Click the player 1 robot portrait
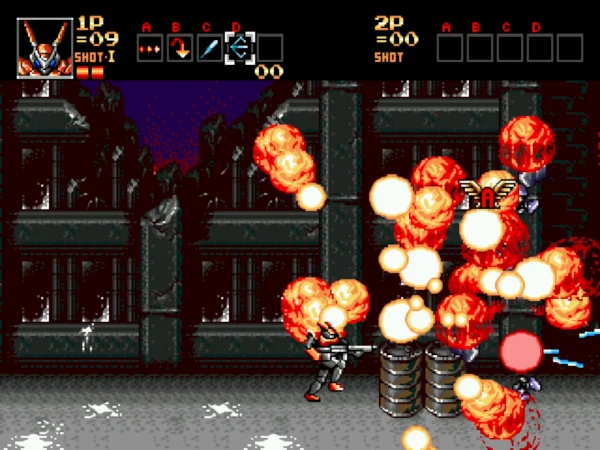The image size is (600, 450). pyautogui.click(x=44, y=47)
